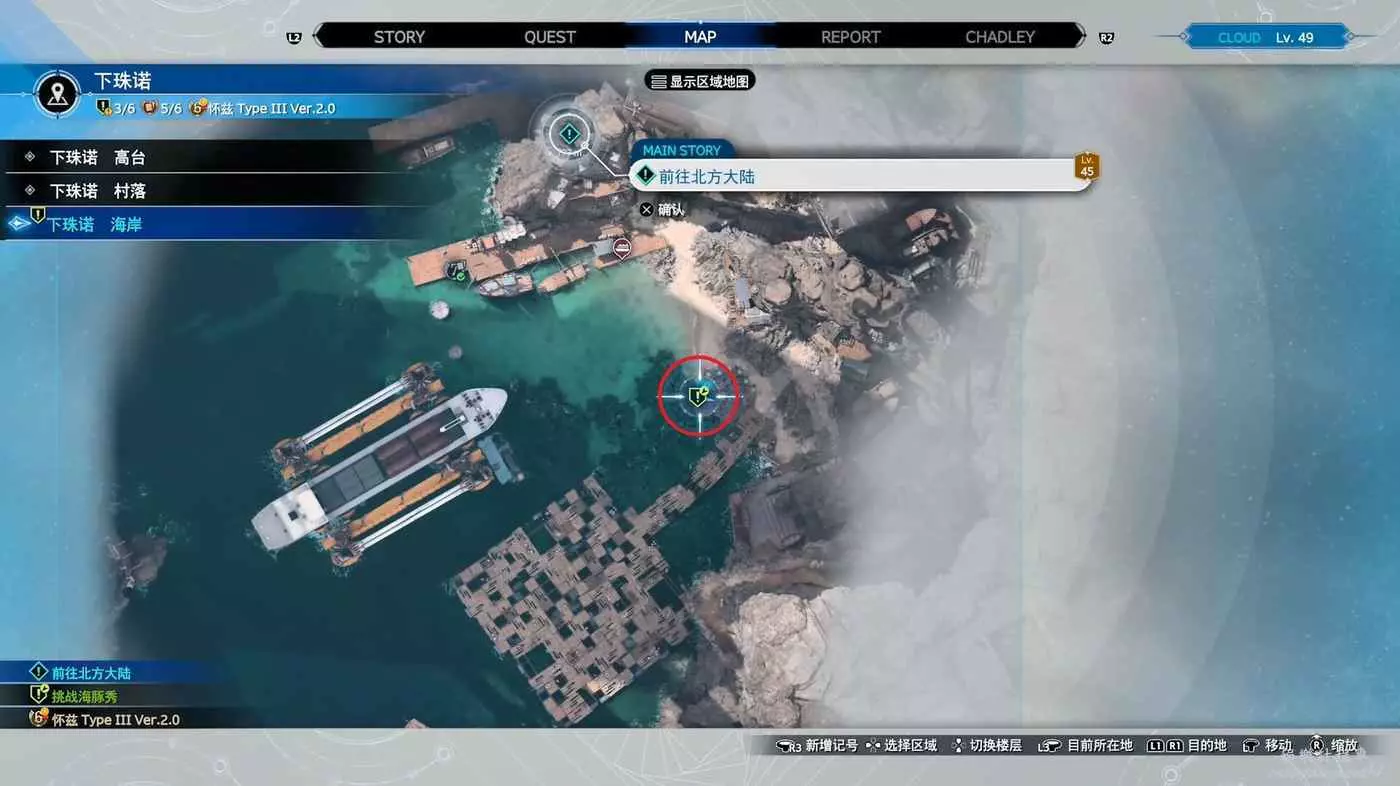The width and height of the screenshot is (1400, 786).
Task: Open the 前往北方大陆 main story tooltip
Action: click(x=860, y=176)
